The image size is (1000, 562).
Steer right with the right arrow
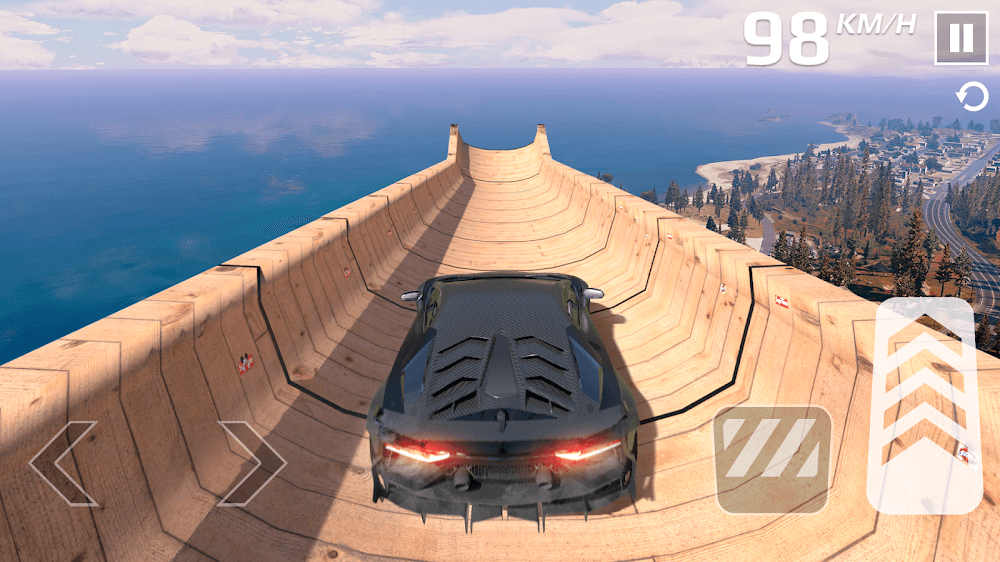click(x=251, y=463)
